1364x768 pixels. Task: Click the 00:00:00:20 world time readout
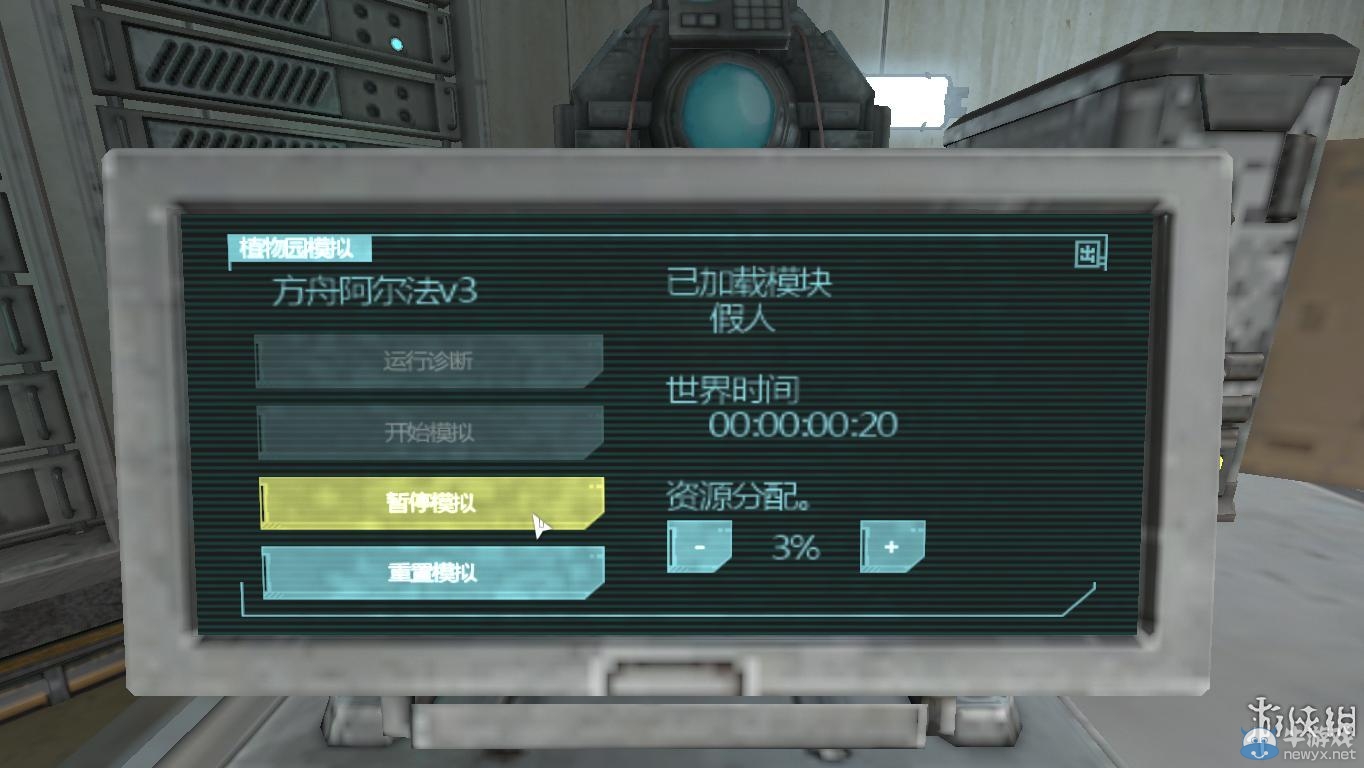[802, 424]
